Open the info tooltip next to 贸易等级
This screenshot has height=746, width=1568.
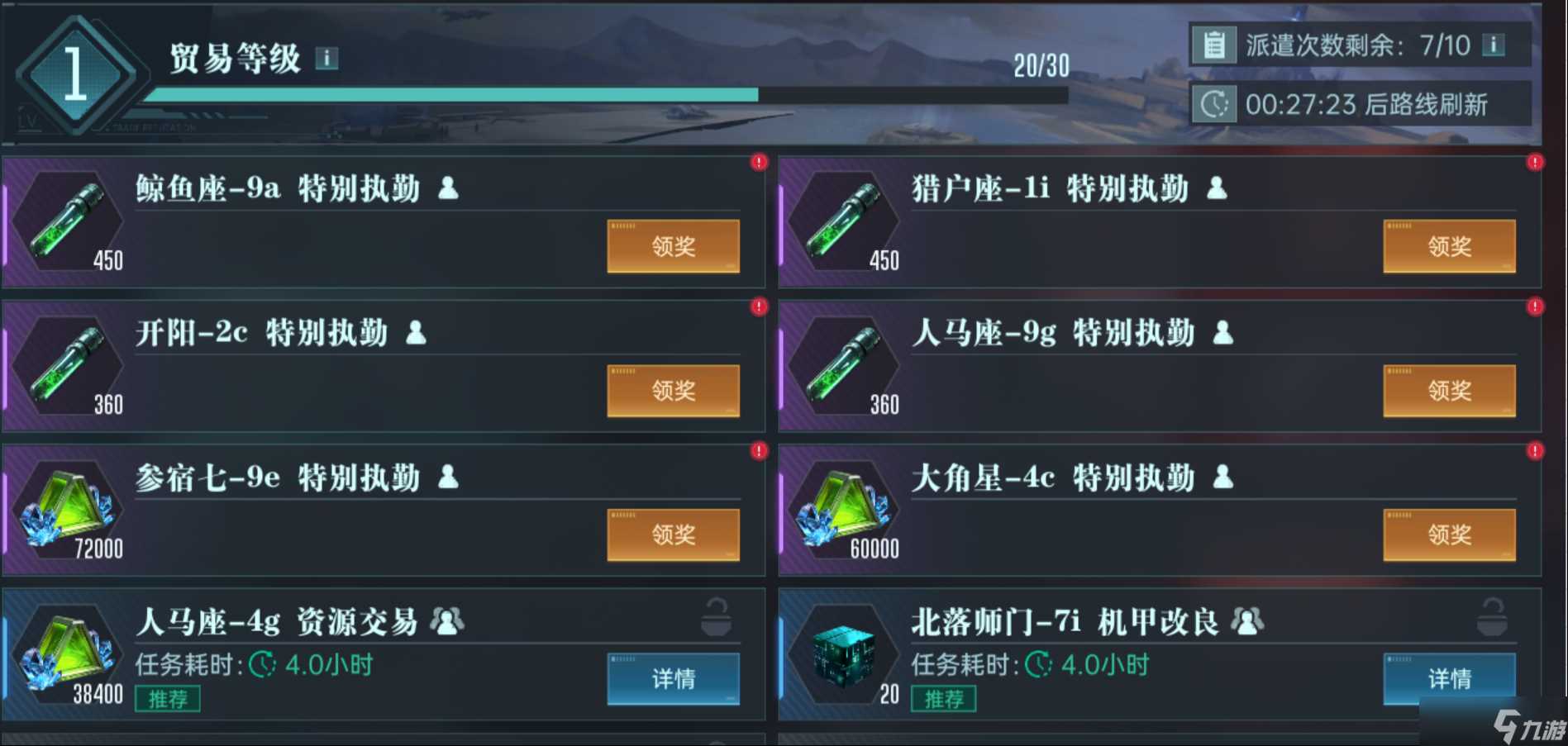pos(327,59)
